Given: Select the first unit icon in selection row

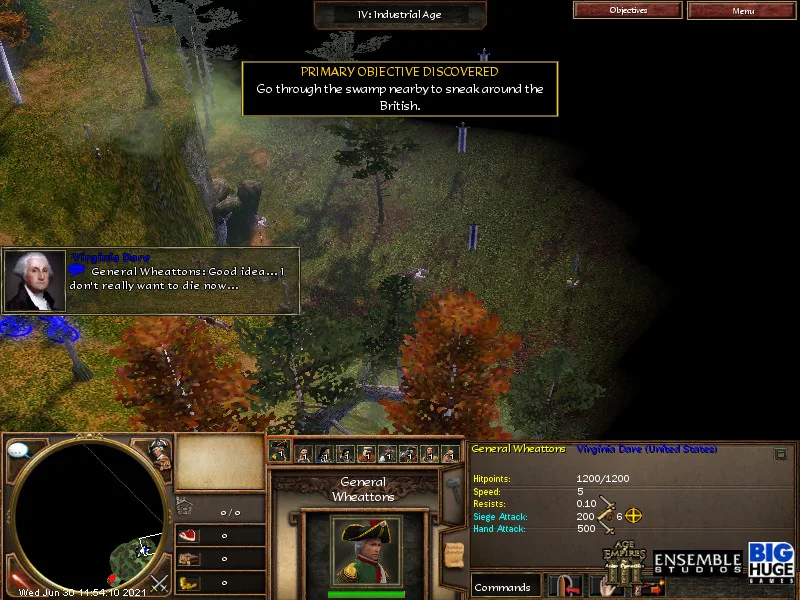Looking at the screenshot, I should point(281,453).
